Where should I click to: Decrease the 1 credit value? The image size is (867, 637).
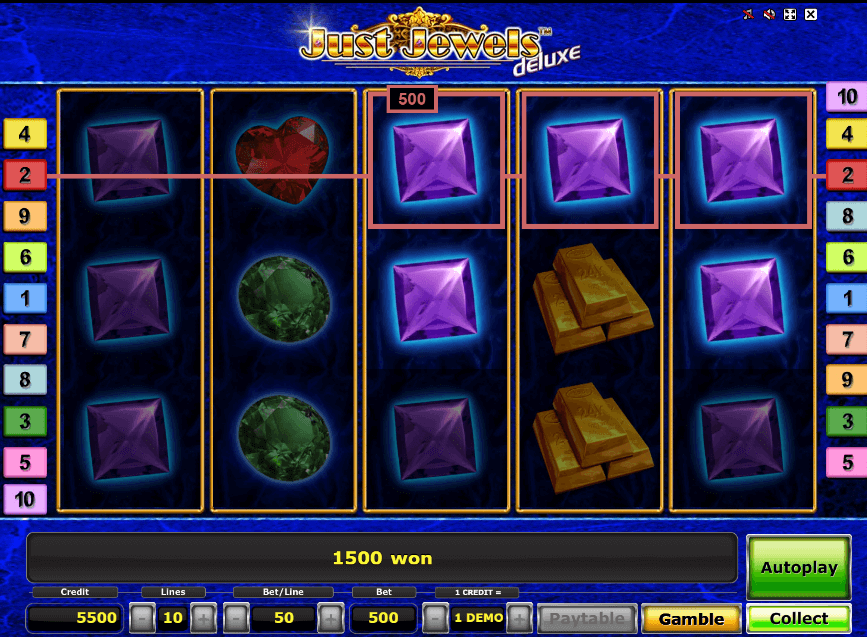(x=434, y=618)
